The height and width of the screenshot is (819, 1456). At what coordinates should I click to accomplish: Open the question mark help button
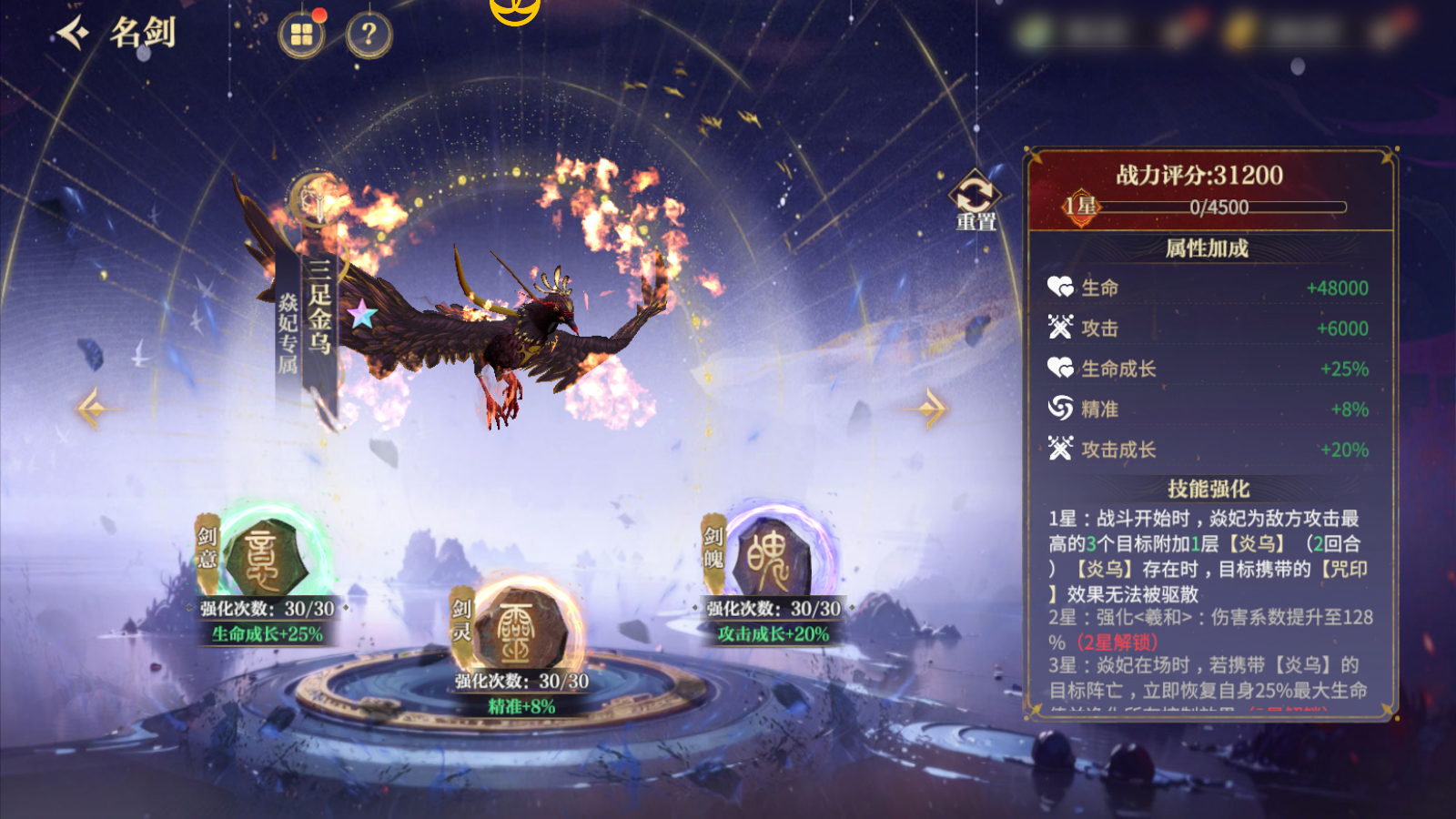pyautogui.click(x=369, y=35)
